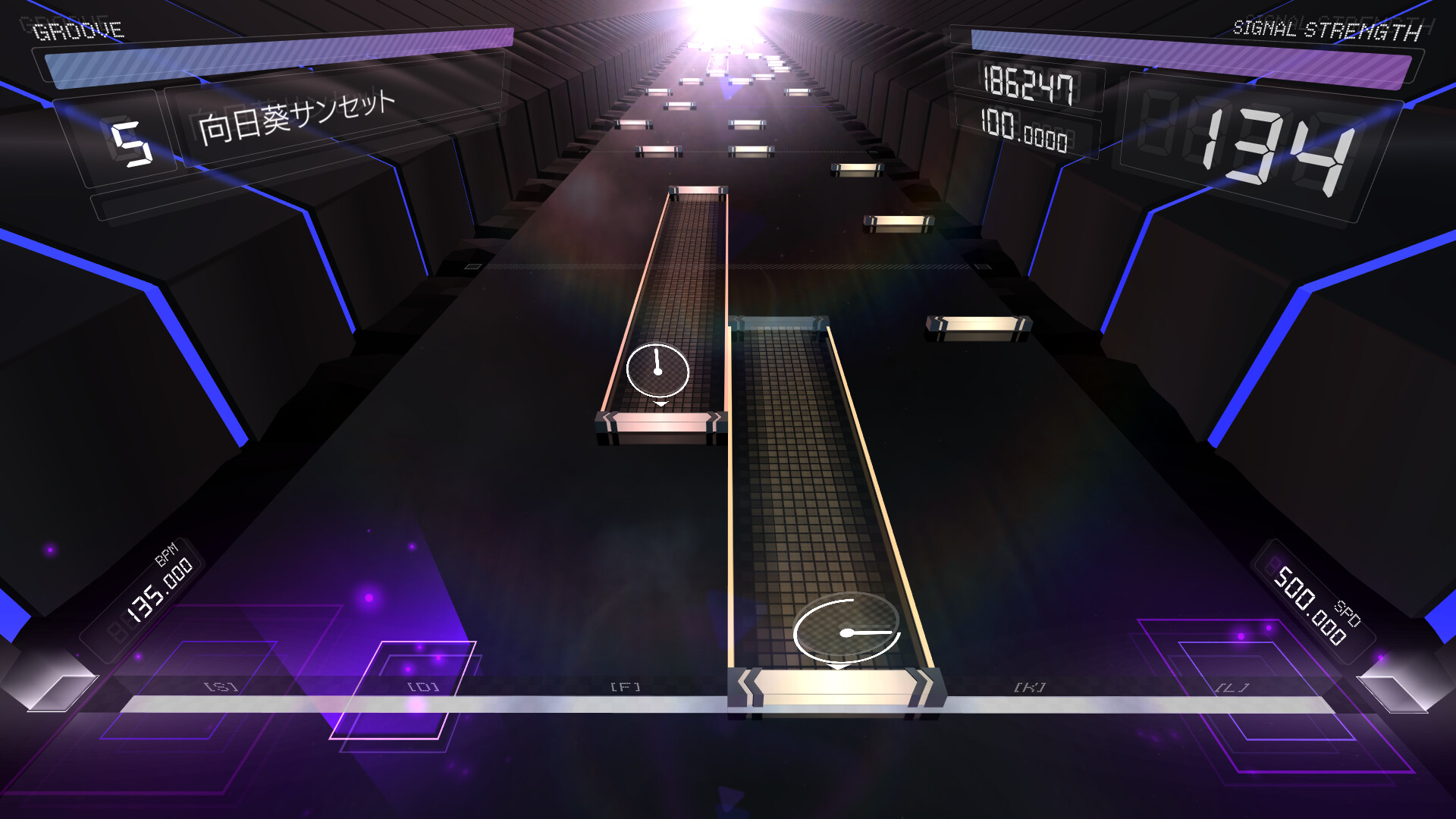Click the tap note on the far right lane

[x=977, y=328]
